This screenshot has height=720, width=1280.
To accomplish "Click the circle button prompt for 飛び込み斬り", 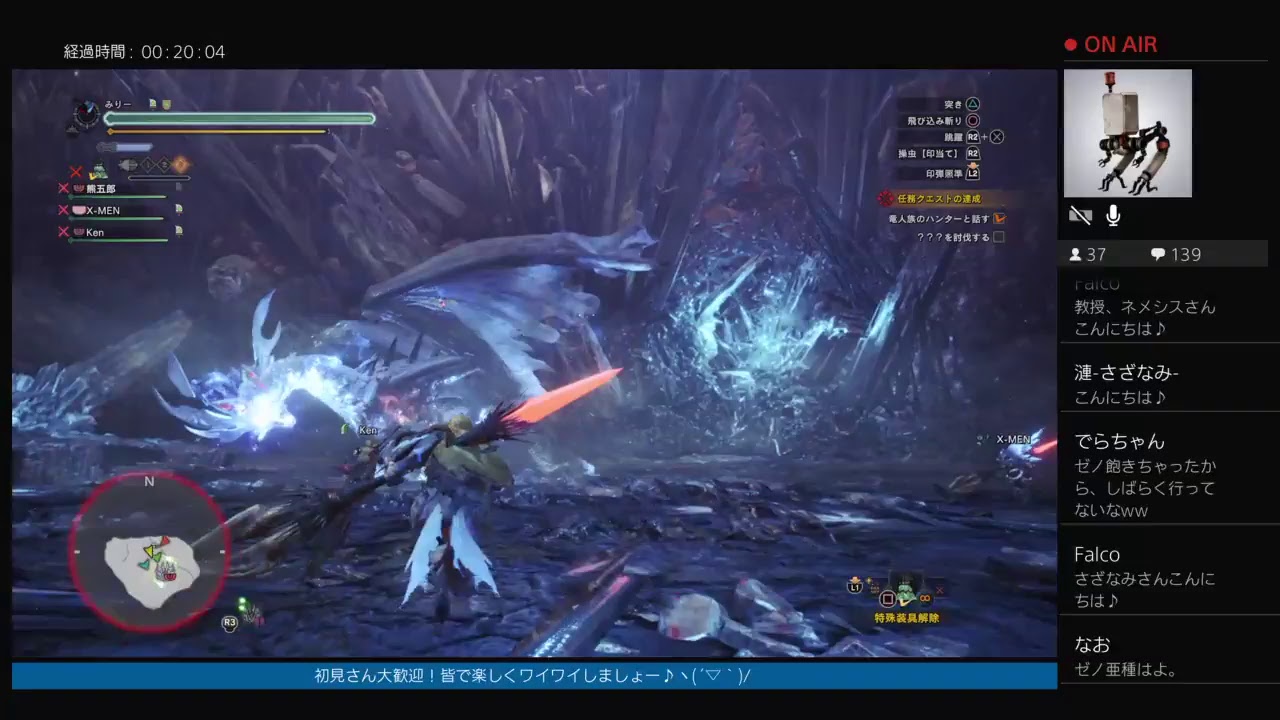I will (x=975, y=118).
